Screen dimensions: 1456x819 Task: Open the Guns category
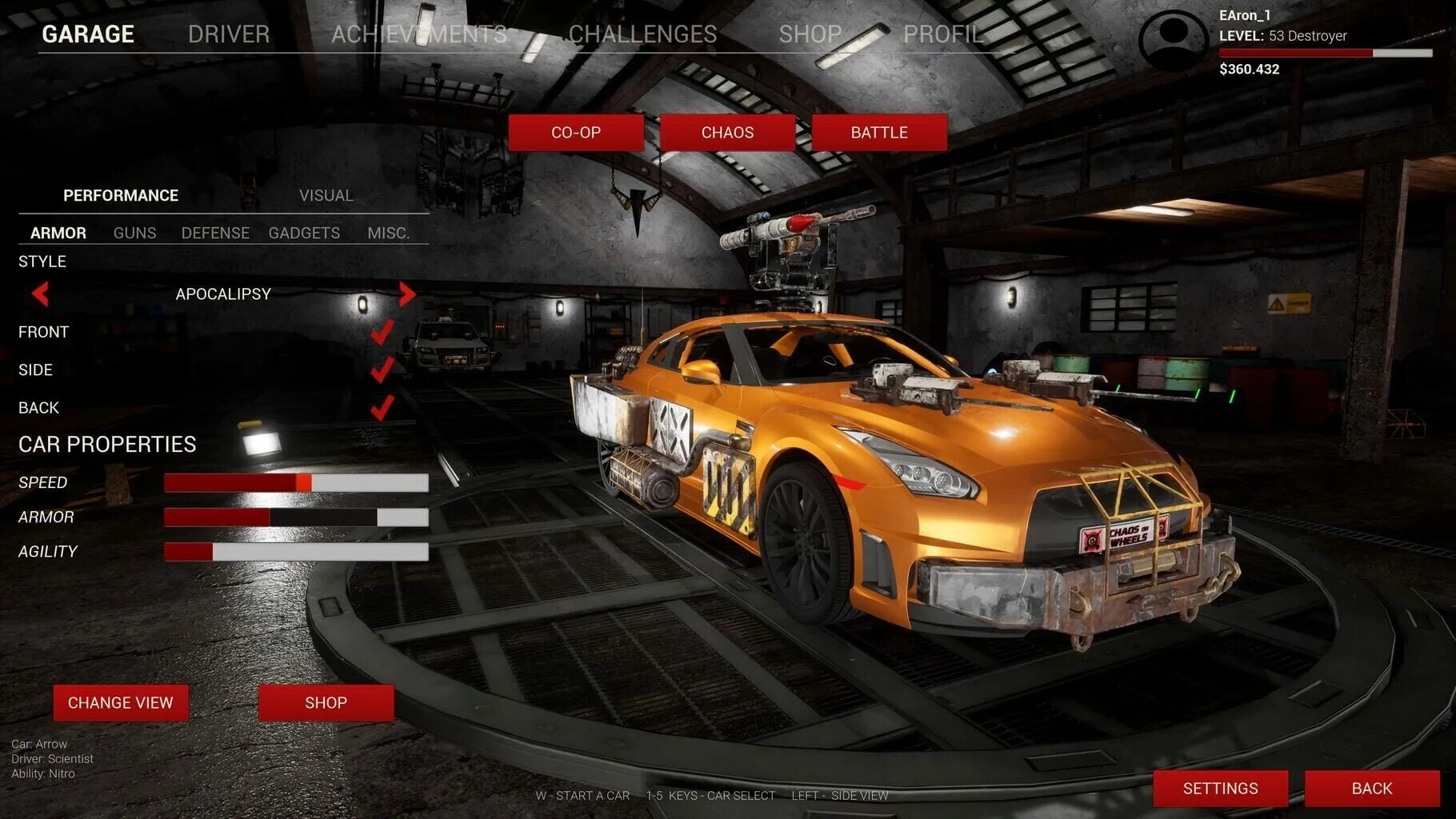pos(134,234)
